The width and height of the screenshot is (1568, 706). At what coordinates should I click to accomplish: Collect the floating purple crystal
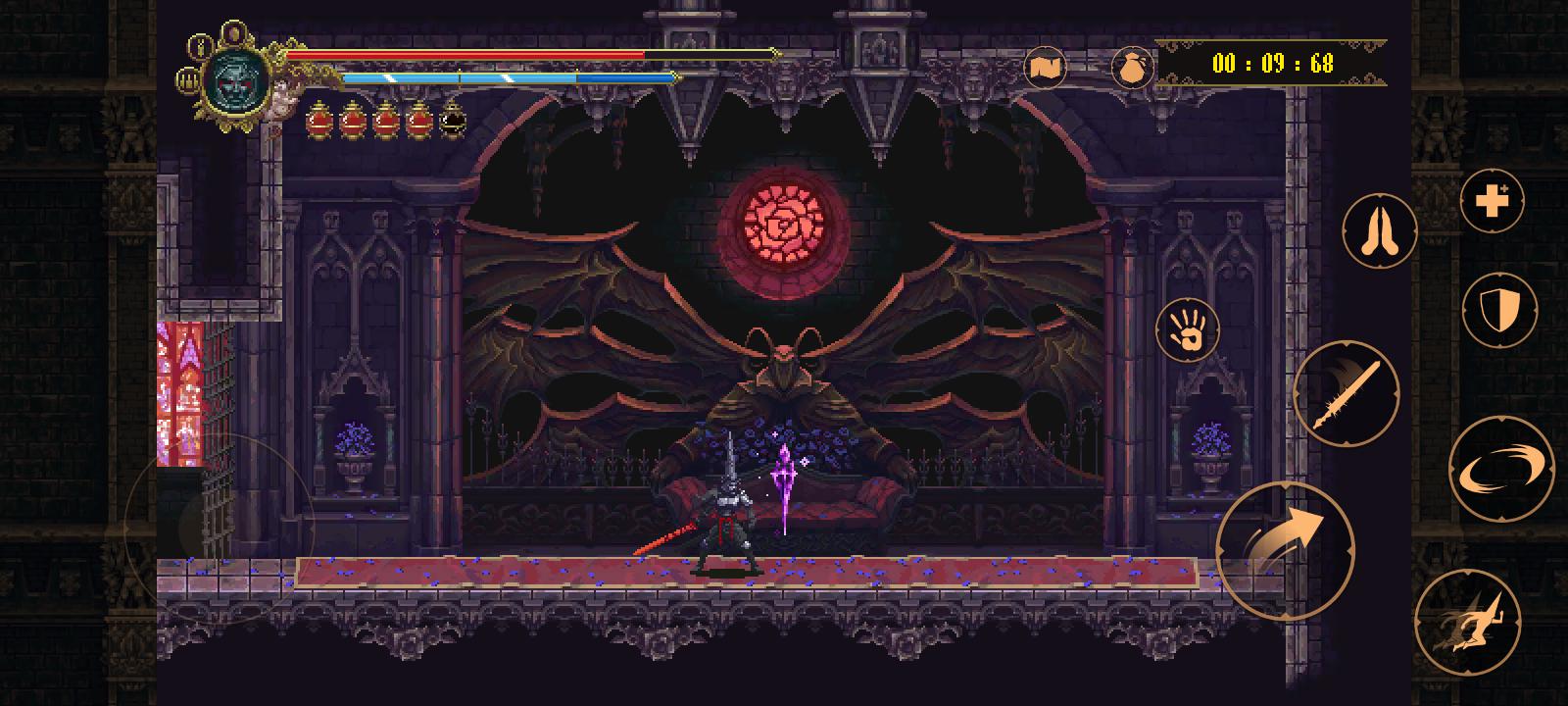(784, 480)
